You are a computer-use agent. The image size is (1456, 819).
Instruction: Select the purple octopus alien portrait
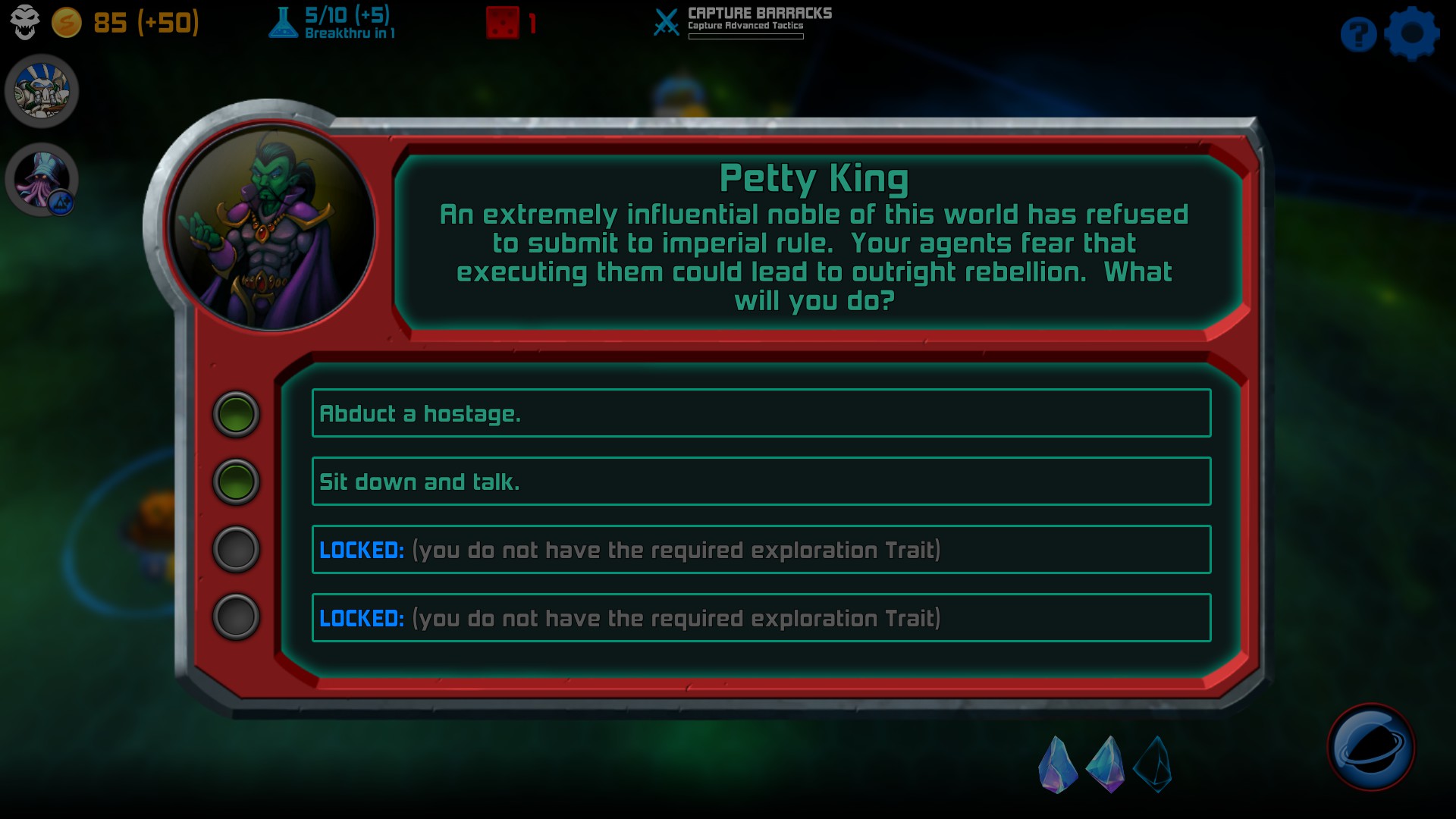click(x=42, y=180)
